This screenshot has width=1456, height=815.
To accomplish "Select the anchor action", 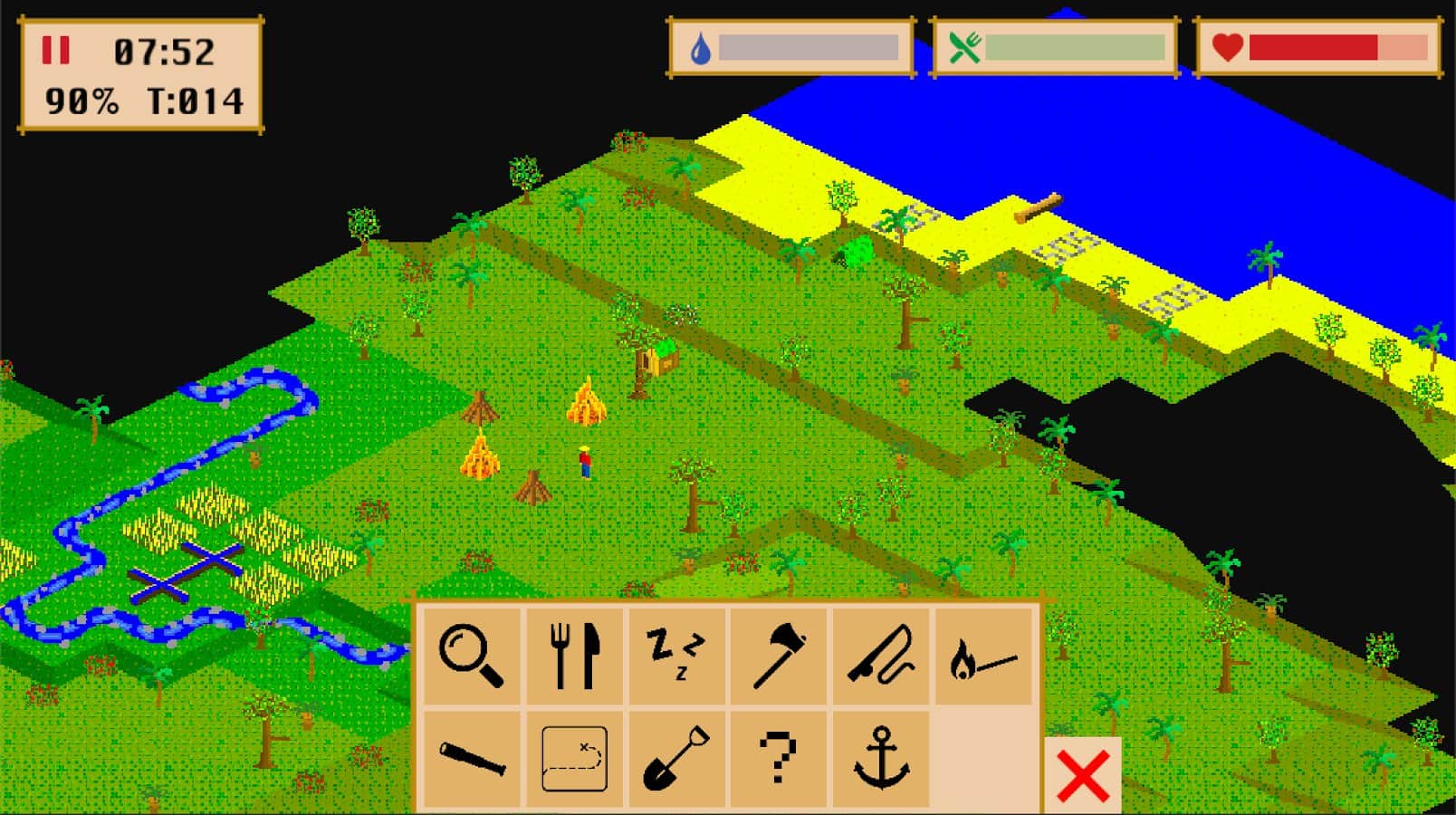I will coord(881,759).
